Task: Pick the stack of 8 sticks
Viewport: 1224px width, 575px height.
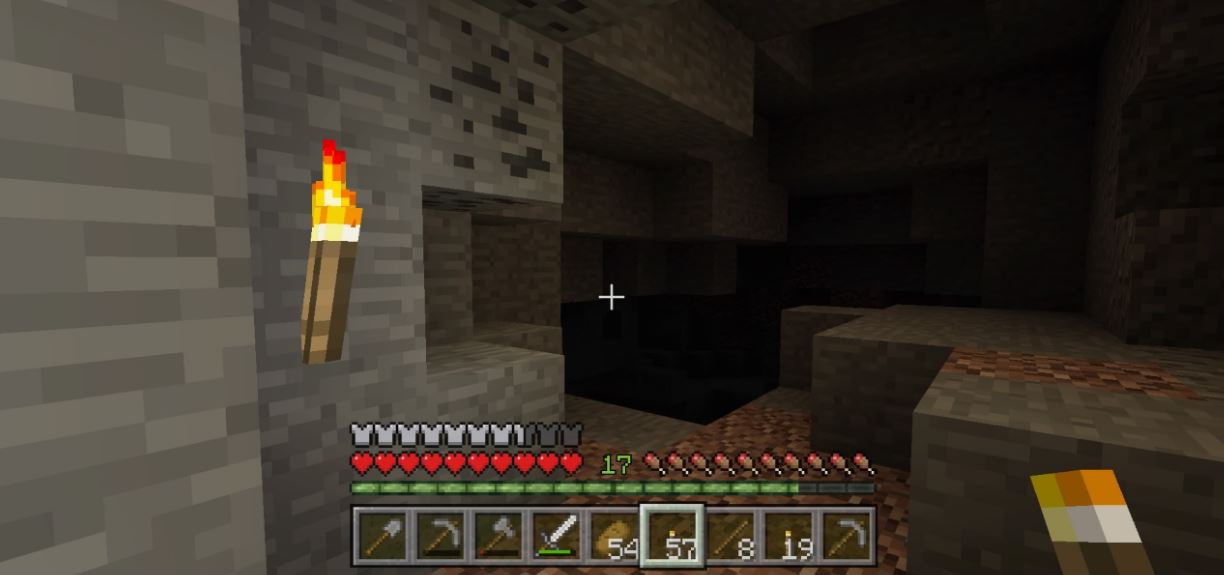Action: click(x=730, y=537)
